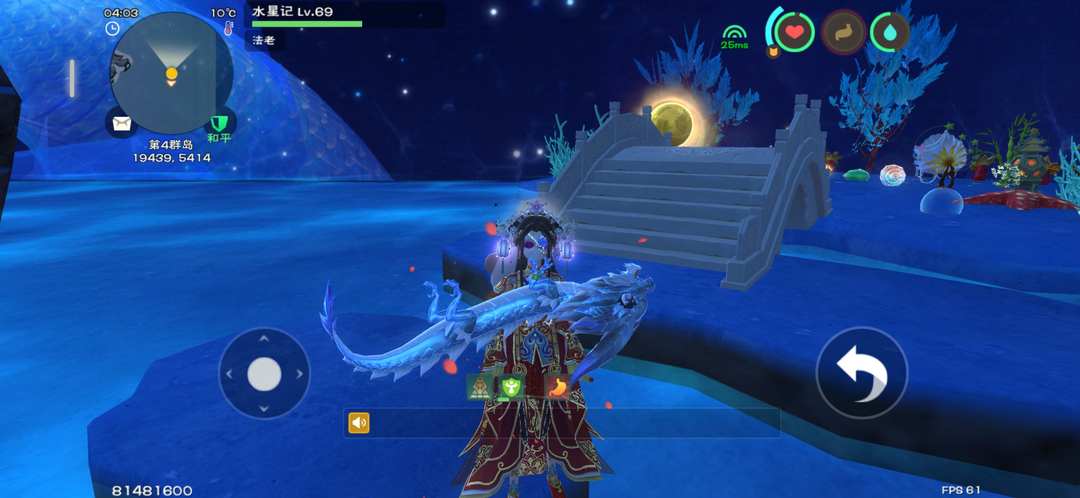The height and width of the screenshot is (498, 1080).
Task: Toggle the green 和平 peace mode shield
Action: [x=219, y=123]
